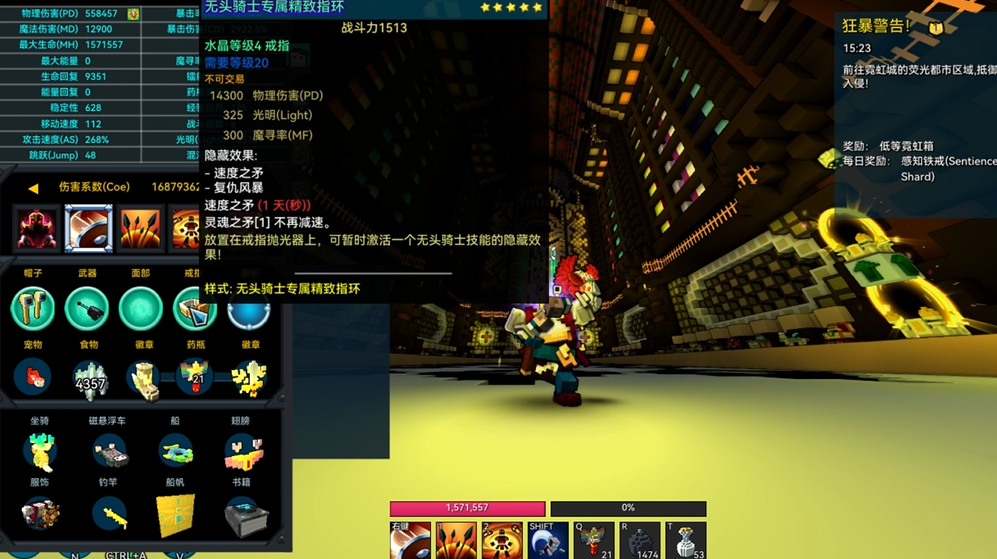Image resolution: width=997 pixels, height=559 pixels.
Task: Open the fishing pole slot
Action: [x=109, y=515]
